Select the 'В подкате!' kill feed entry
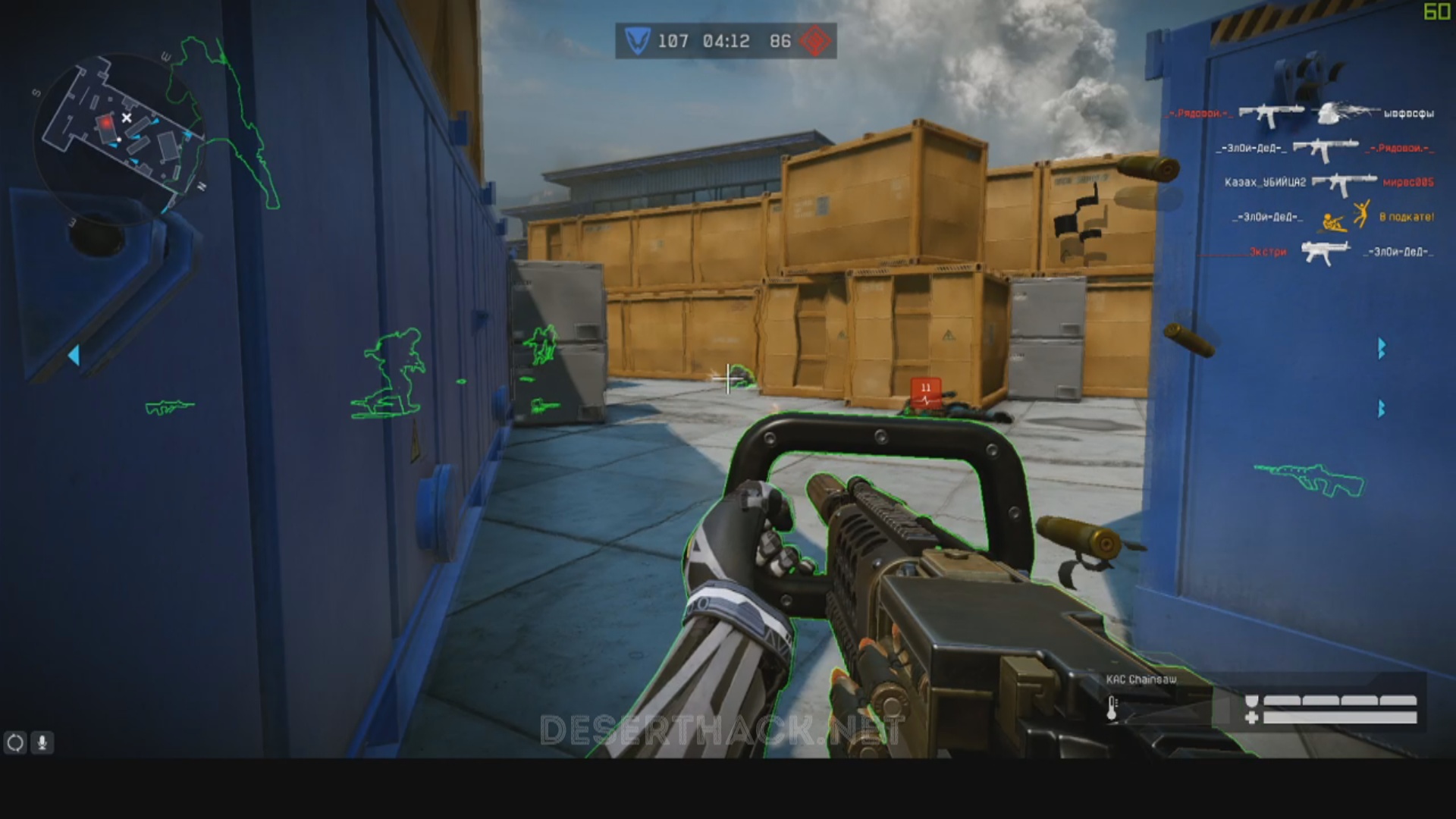Screen dimensions: 1456x819 [1406, 217]
